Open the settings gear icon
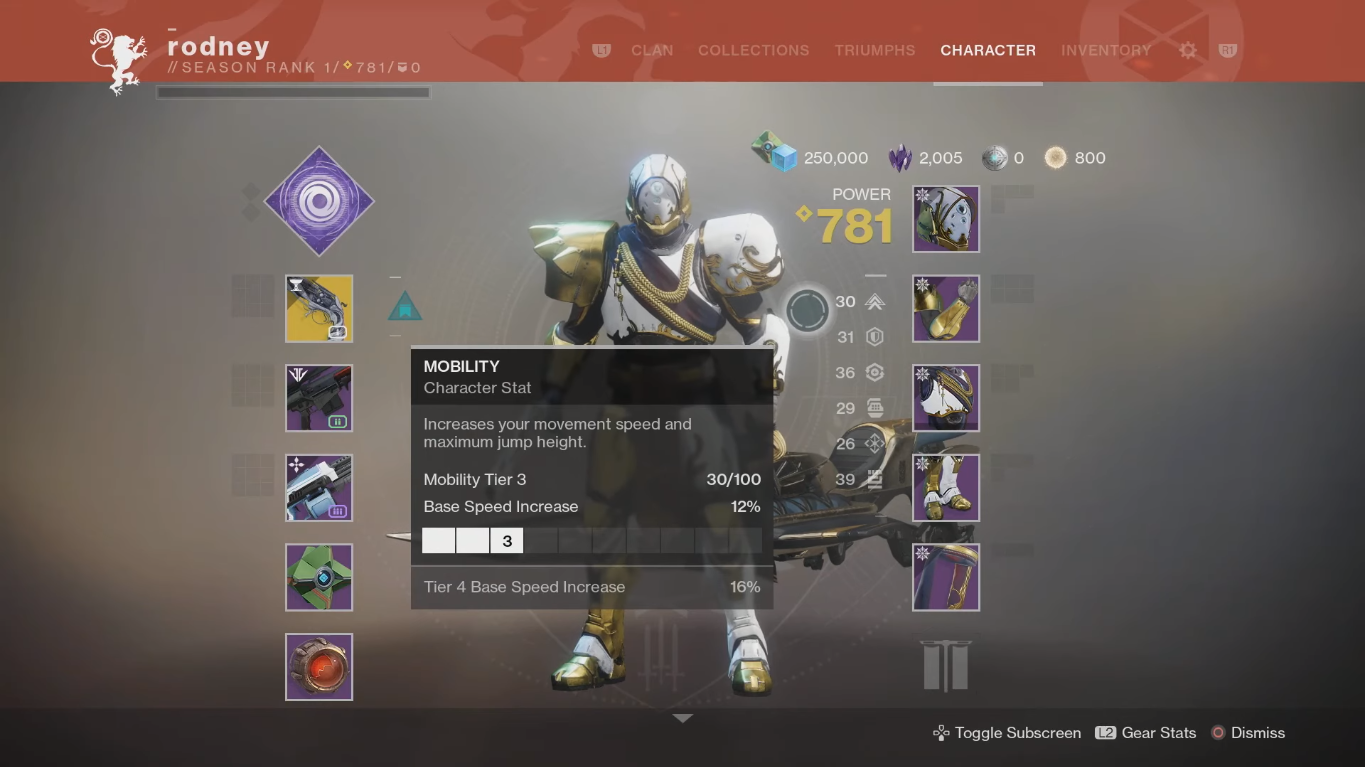This screenshot has height=767, width=1365. pos(1188,50)
